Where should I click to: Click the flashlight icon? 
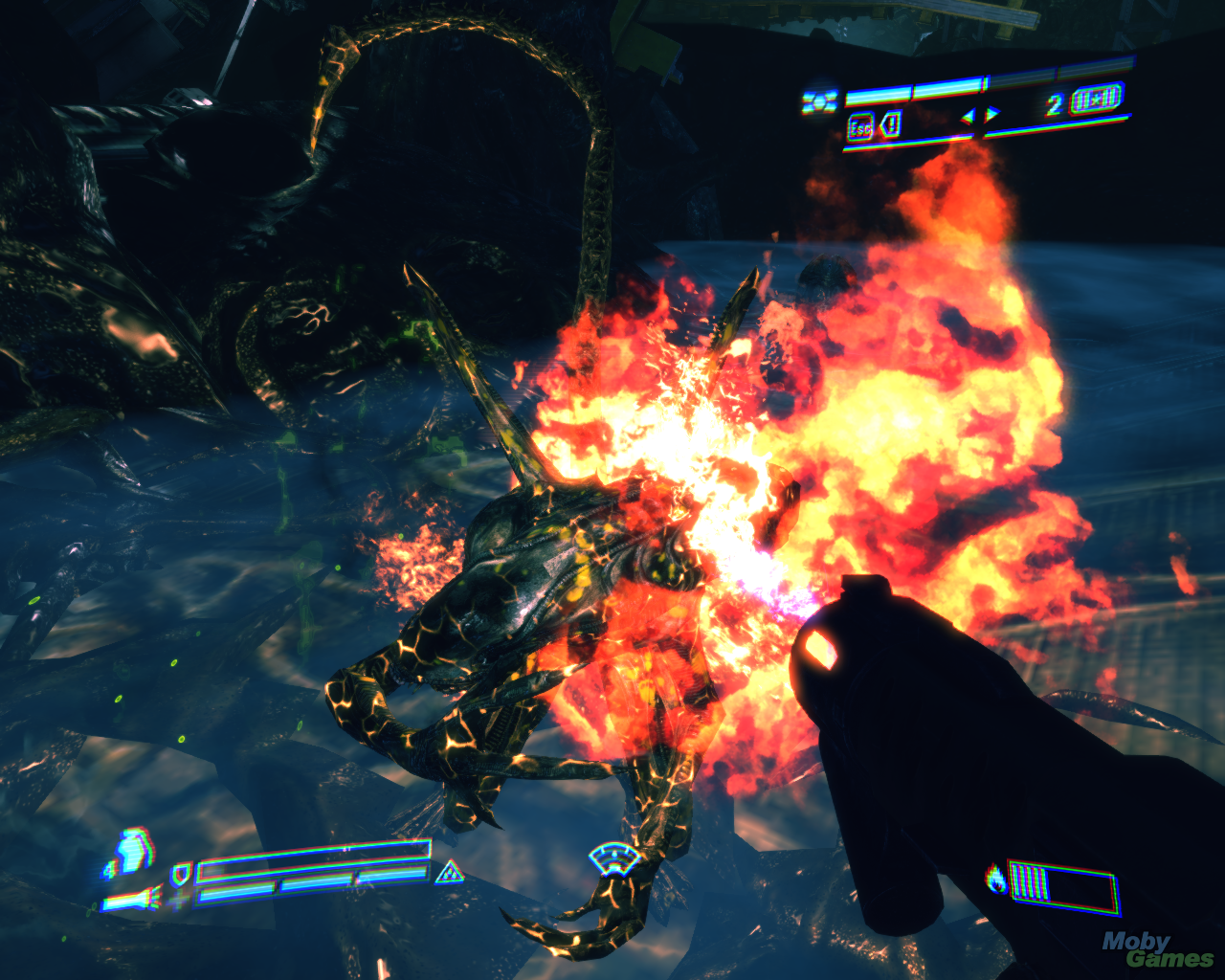coord(132,900)
